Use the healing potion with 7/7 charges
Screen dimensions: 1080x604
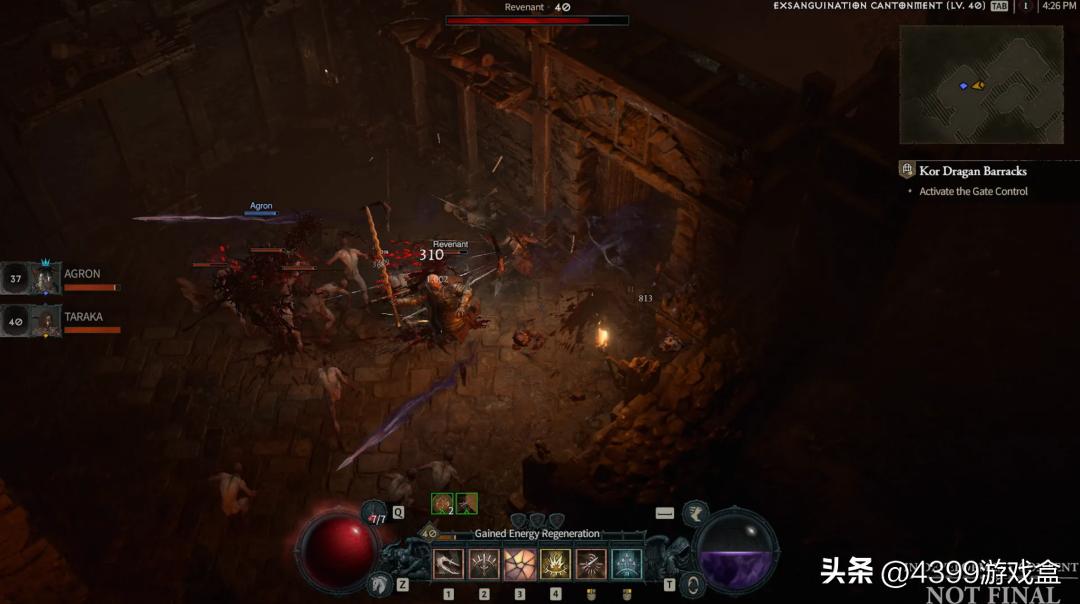point(375,516)
